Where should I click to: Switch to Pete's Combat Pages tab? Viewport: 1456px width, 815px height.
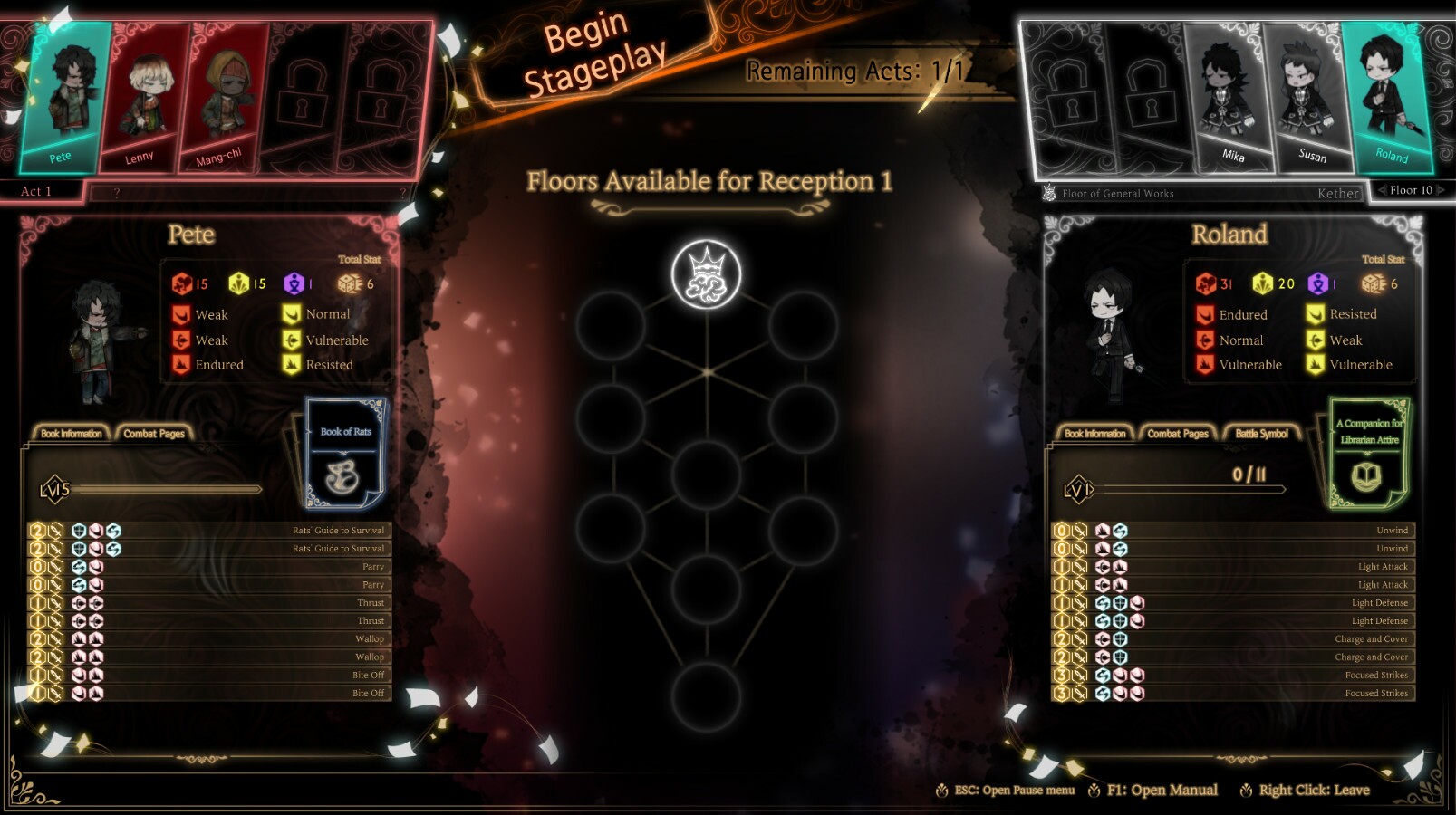(154, 433)
